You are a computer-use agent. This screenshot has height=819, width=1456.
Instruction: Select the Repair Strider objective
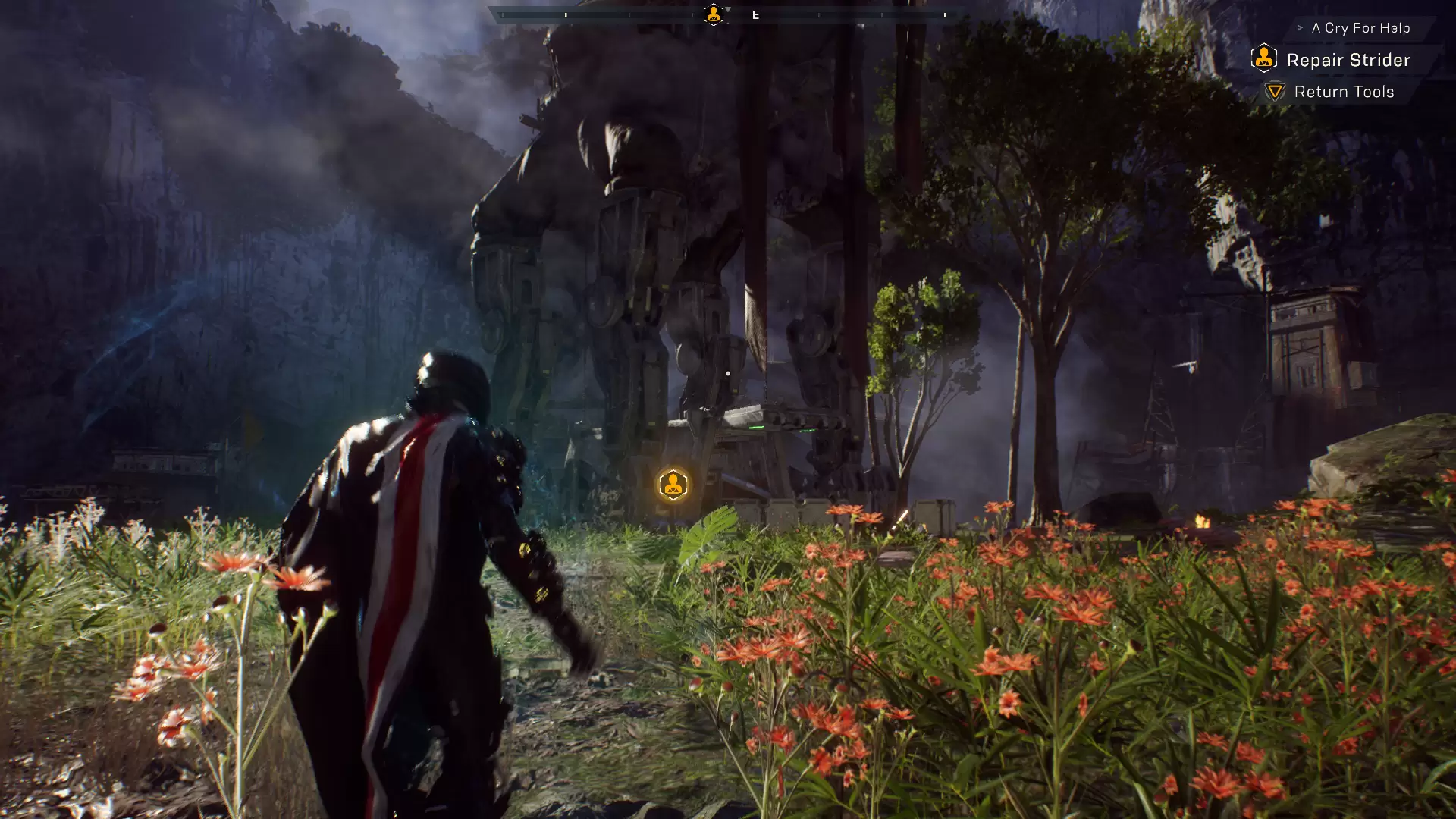point(1348,60)
